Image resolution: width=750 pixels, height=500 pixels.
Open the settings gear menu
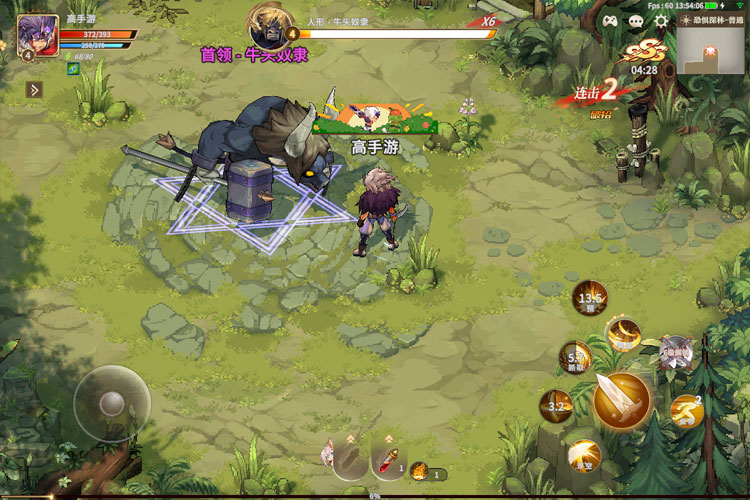[661, 21]
